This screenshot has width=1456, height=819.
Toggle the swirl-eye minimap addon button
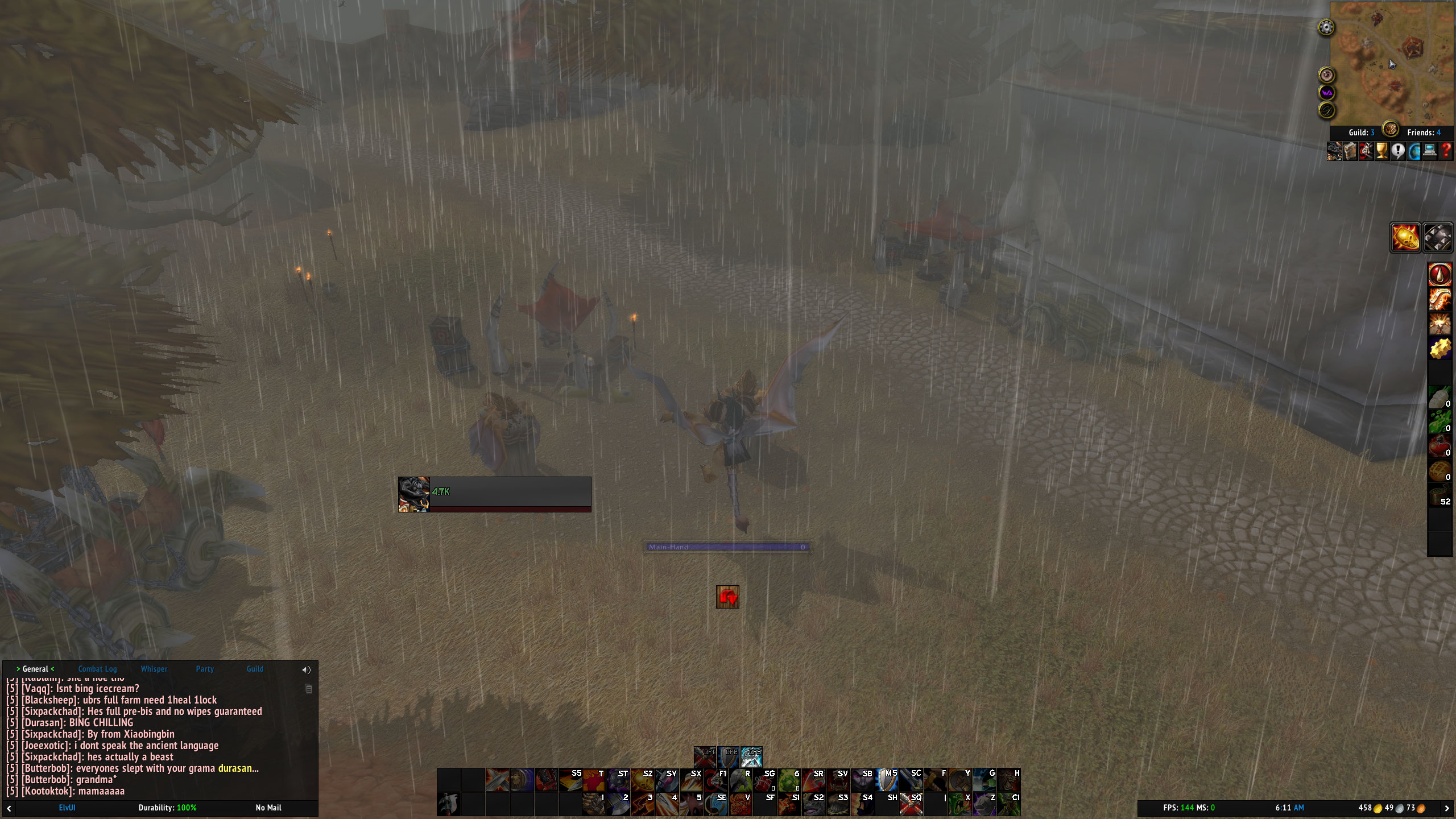tap(1326, 74)
